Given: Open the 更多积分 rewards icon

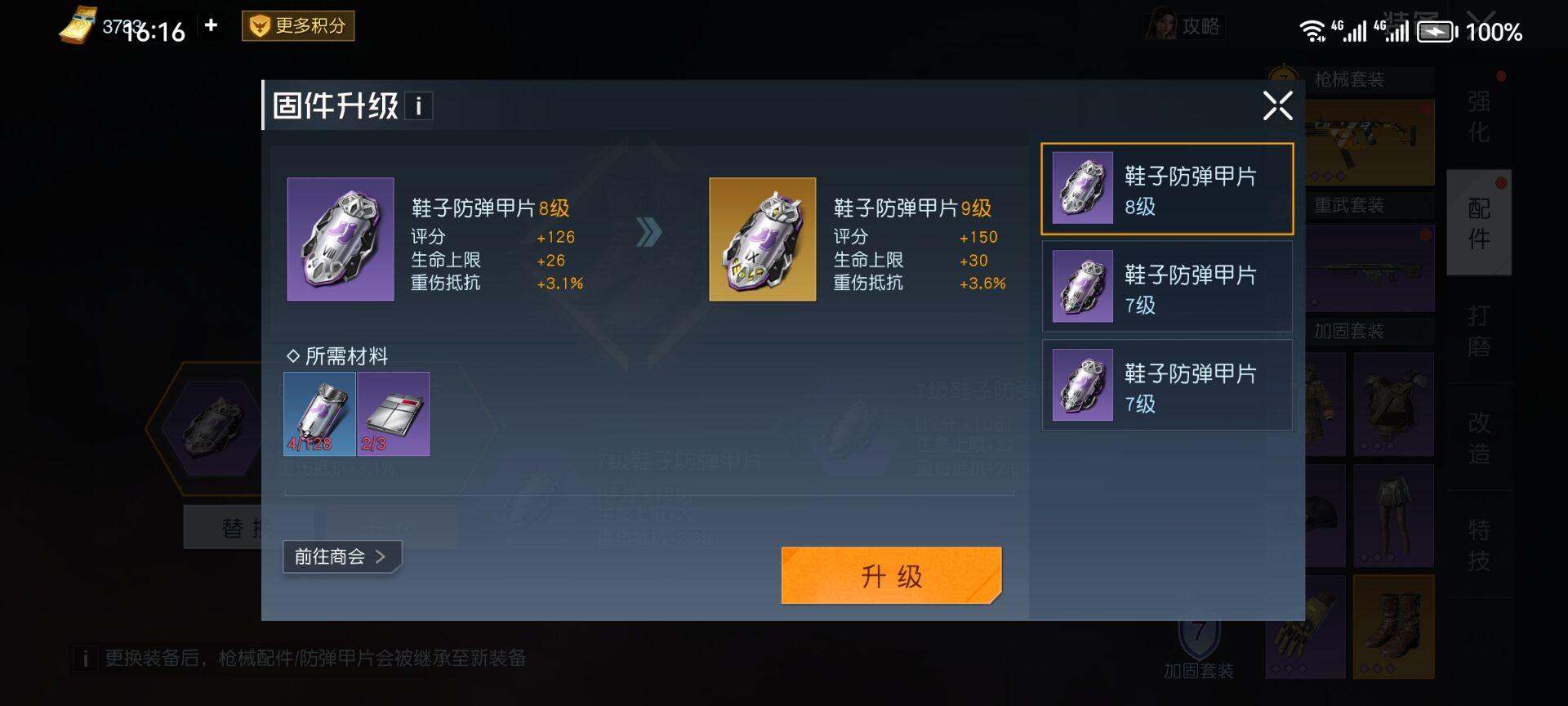Looking at the screenshot, I should pos(297,26).
